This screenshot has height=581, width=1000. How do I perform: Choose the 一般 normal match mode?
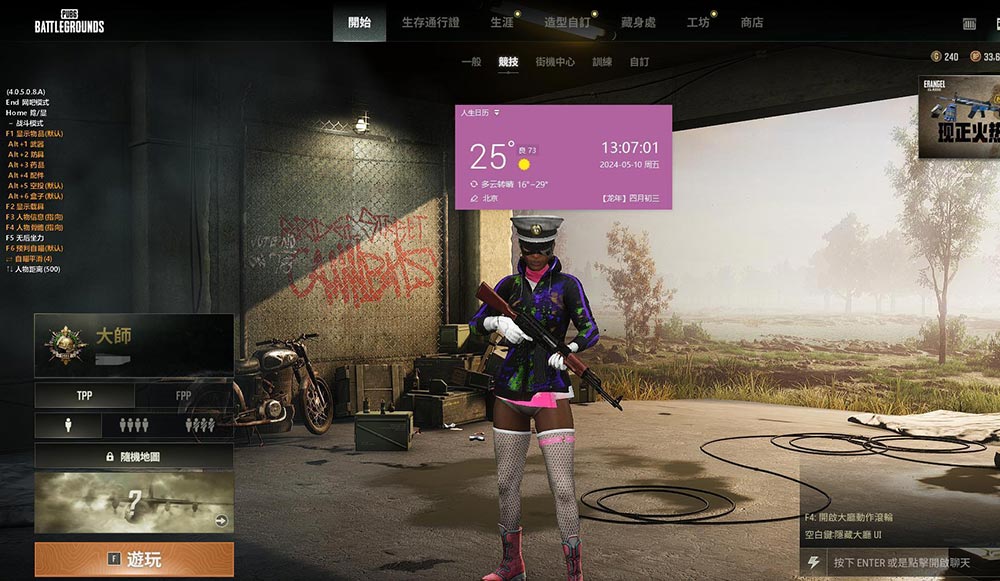point(471,62)
